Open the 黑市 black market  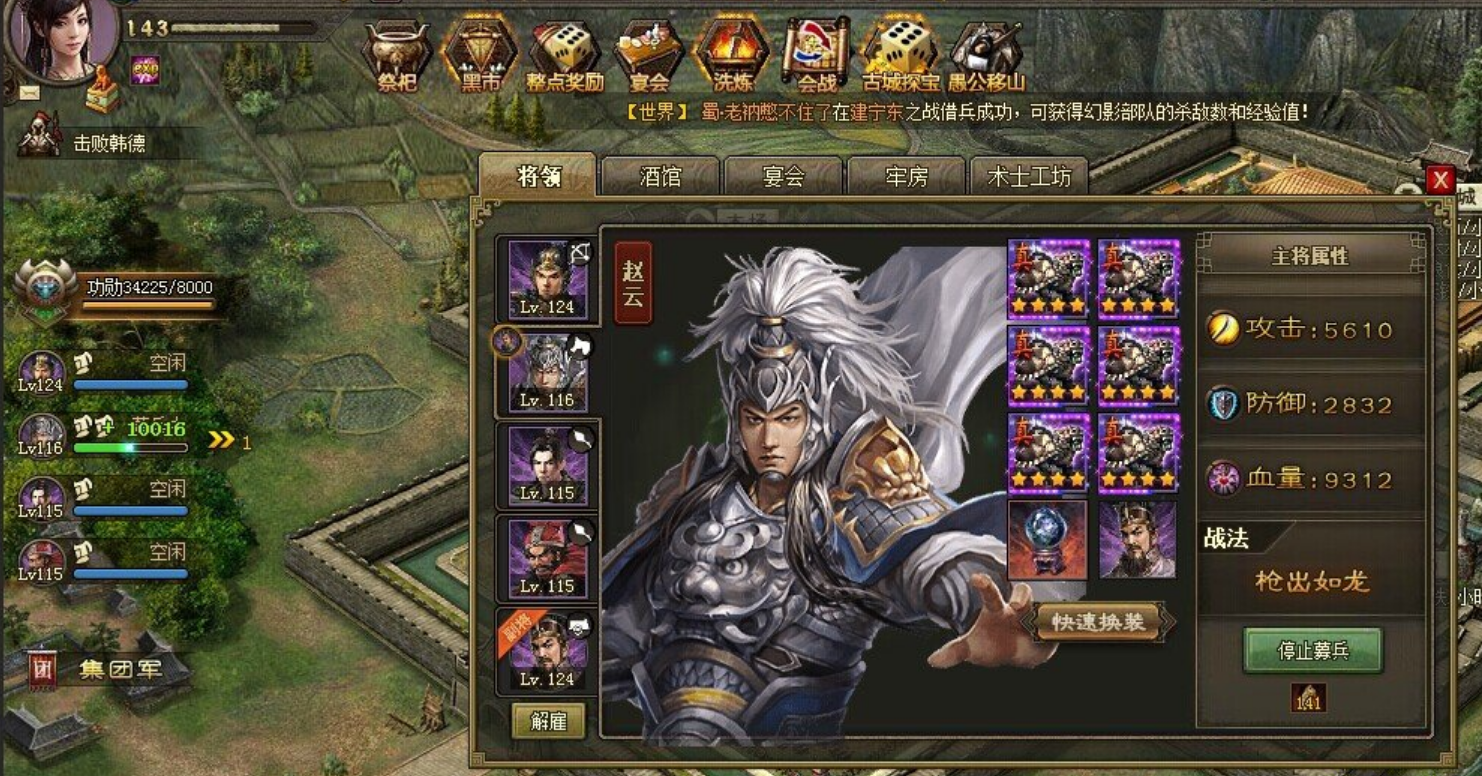click(480, 55)
